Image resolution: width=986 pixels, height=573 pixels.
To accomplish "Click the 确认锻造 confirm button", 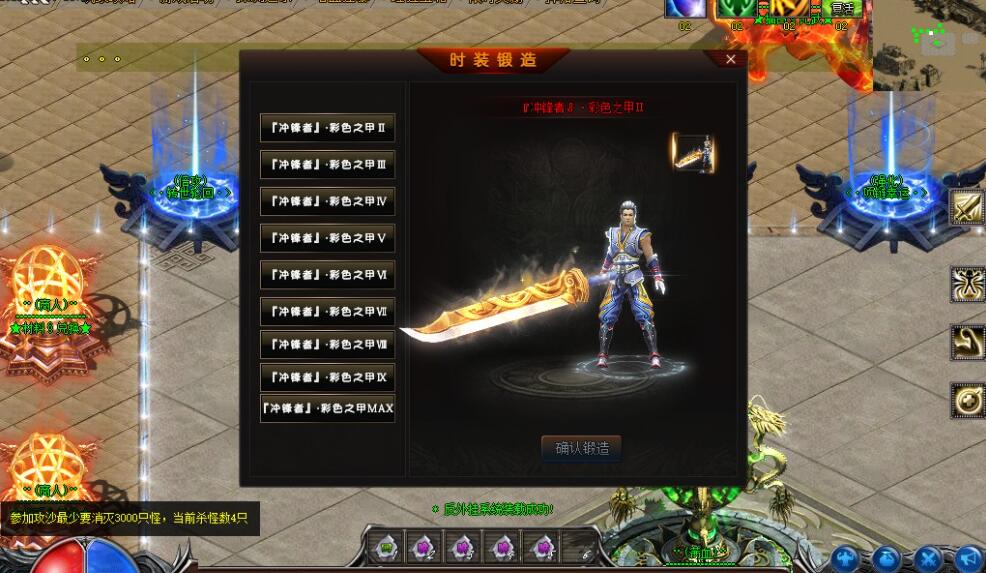I will (581, 448).
